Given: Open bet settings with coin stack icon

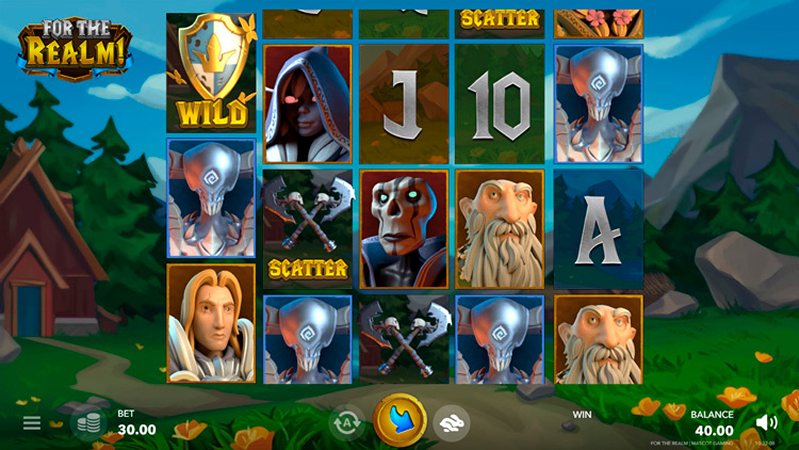Looking at the screenshot, I should 91,423.
